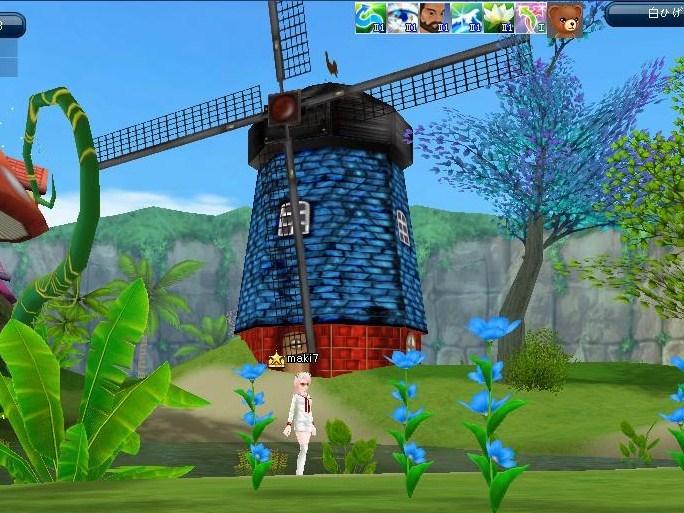
Task: Click the lotus flower buff icon
Action: click(498, 18)
